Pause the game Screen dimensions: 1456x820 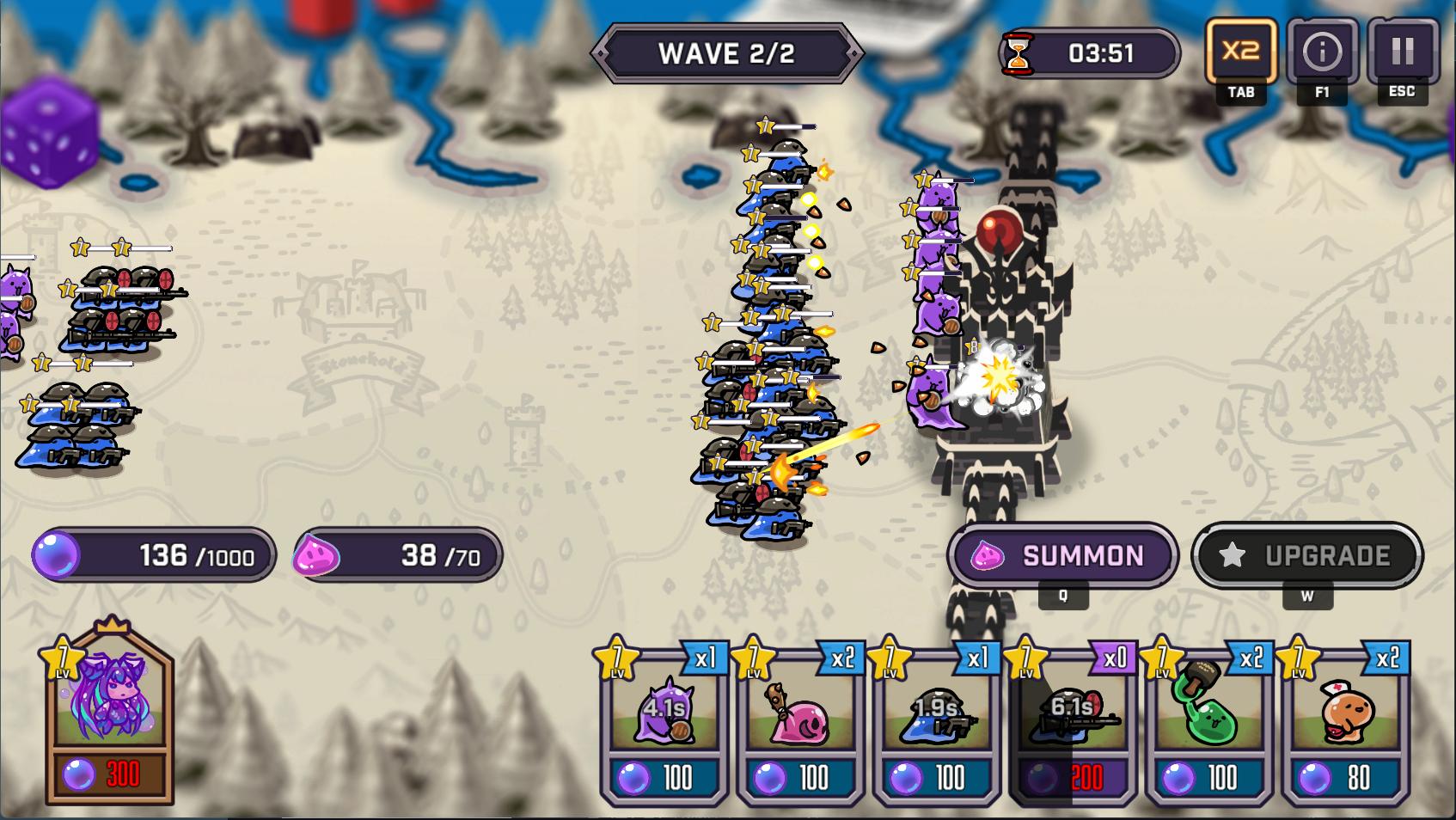[1402, 52]
